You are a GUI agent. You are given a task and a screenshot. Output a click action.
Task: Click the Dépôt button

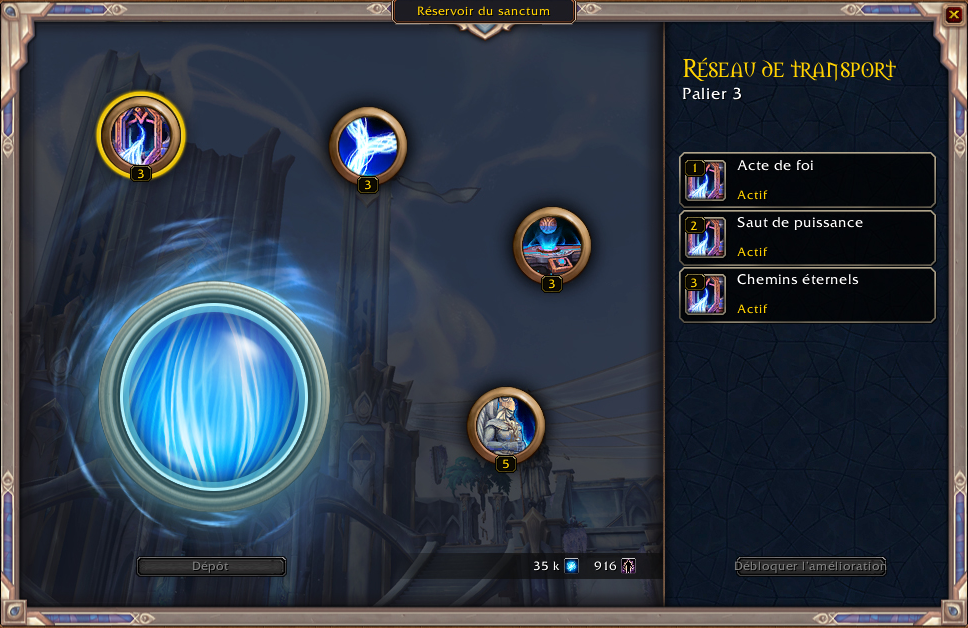pyautogui.click(x=211, y=566)
